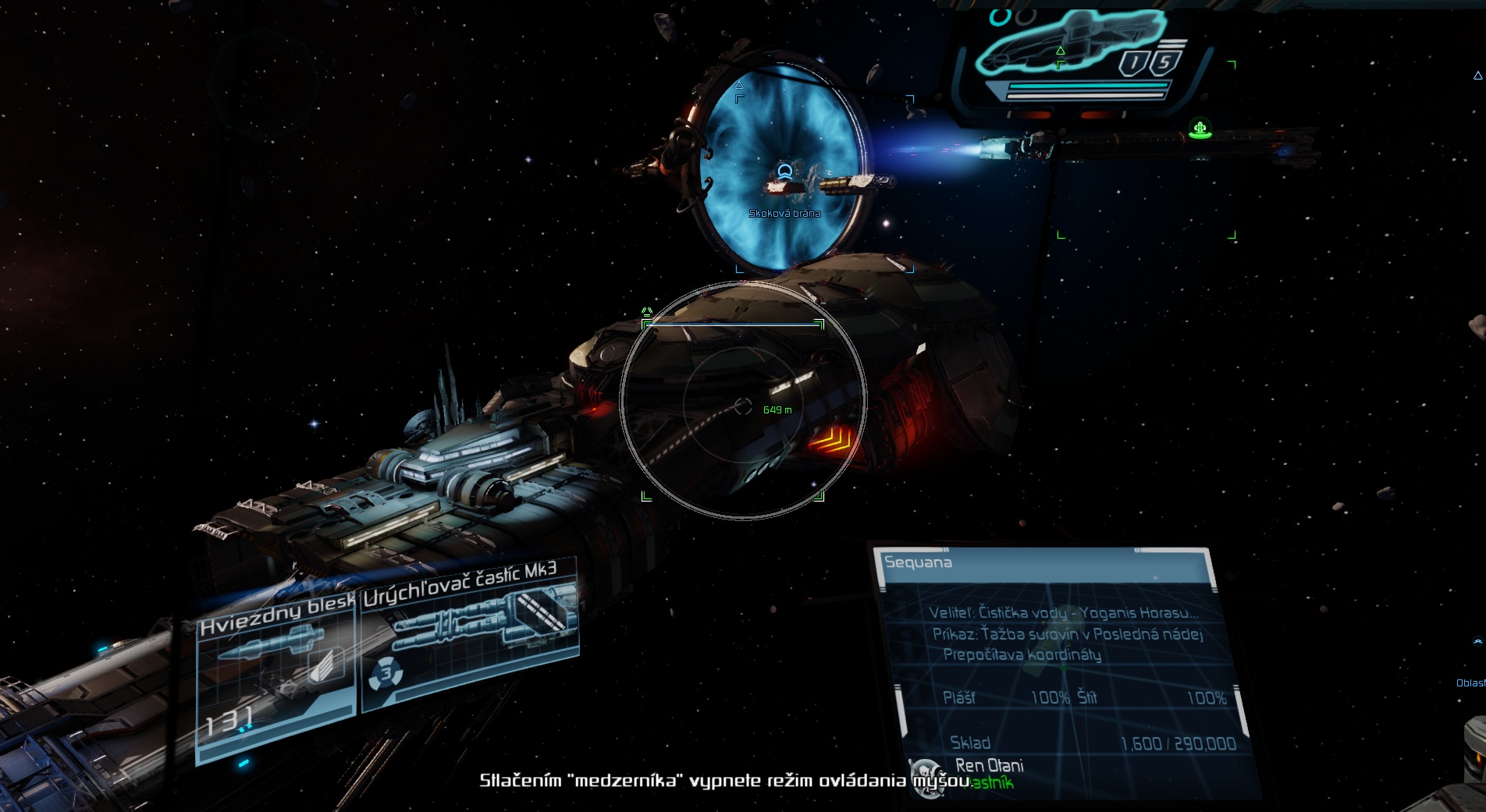Click the Ren Otani owner portrait
This screenshot has width=1486, height=812.
click(x=928, y=778)
